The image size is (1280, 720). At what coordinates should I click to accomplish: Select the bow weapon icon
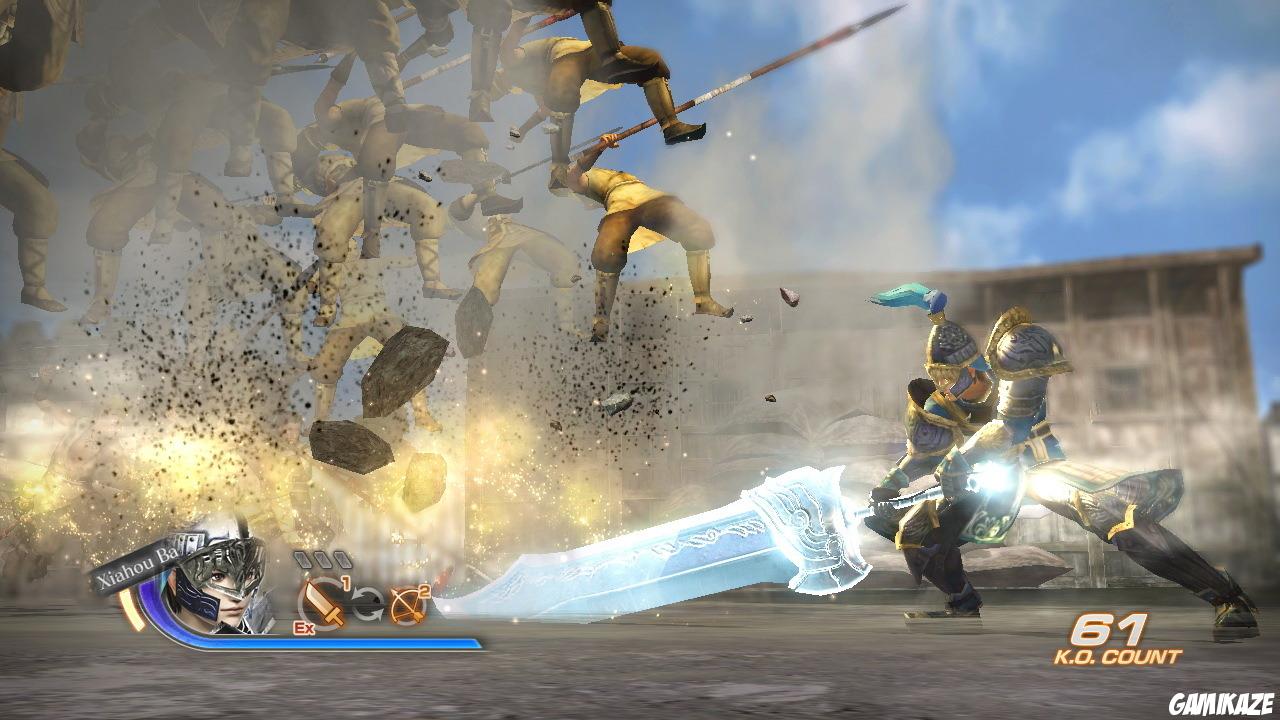(409, 605)
